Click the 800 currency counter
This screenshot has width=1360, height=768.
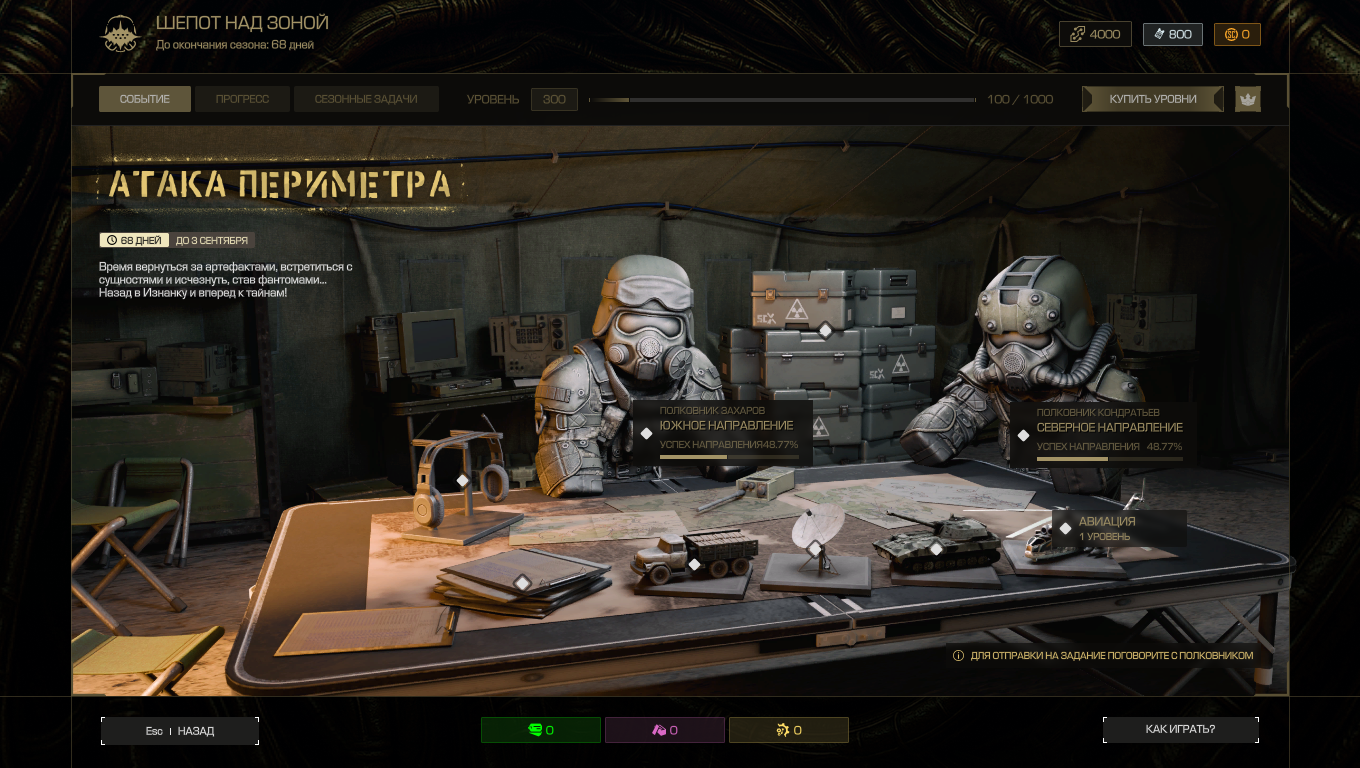pyautogui.click(x=1172, y=34)
